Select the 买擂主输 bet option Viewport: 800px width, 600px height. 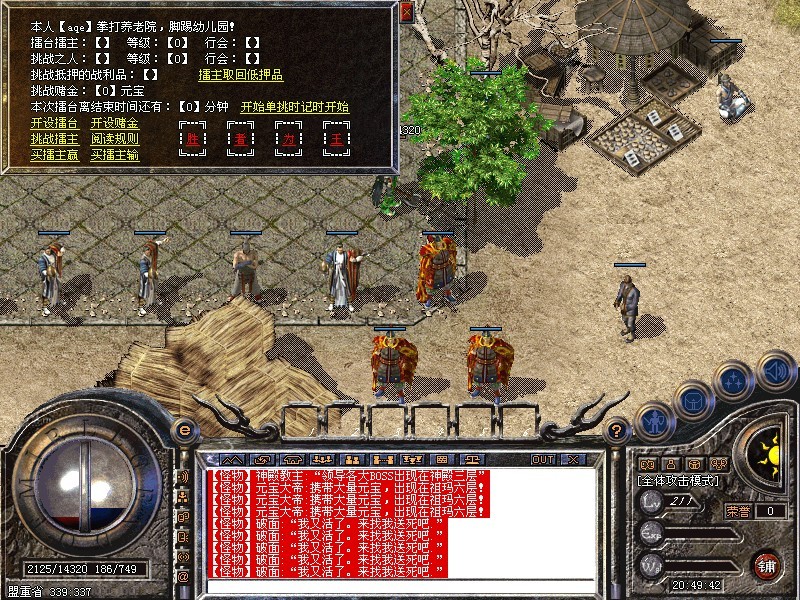(x=115, y=154)
